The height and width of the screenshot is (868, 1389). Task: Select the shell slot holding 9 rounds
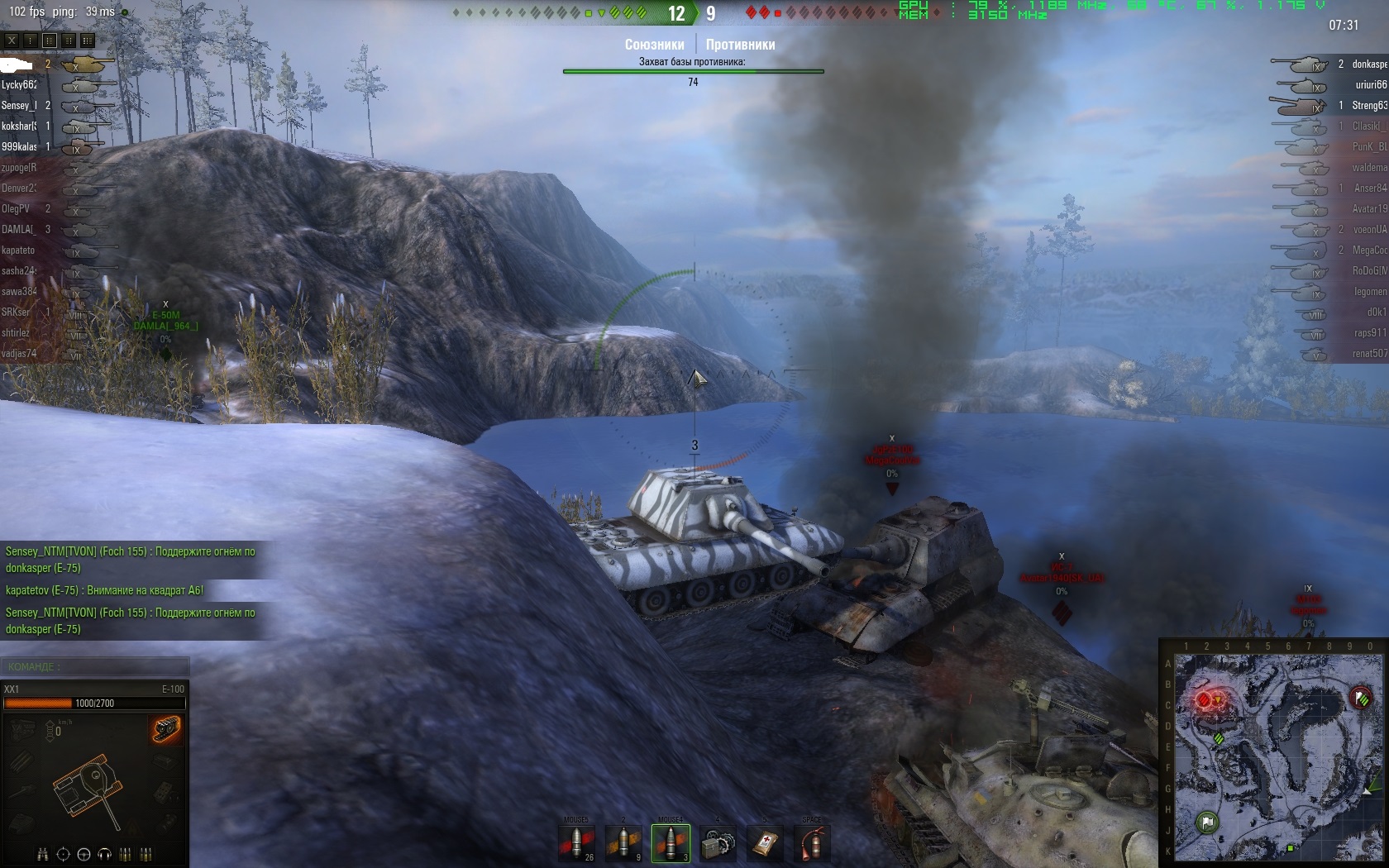[x=624, y=842]
